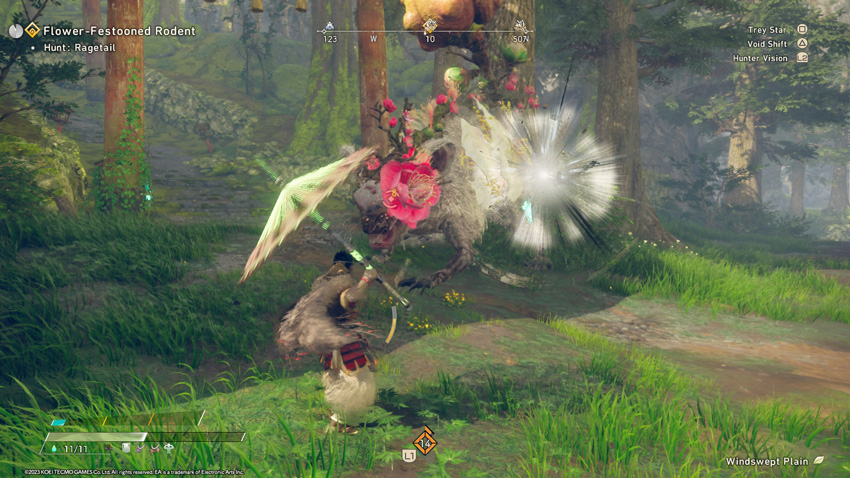The height and width of the screenshot is (478, 850).
Task: Select the orange diamond item slot showing 14
Action: pyautogui.click(x=425, y=442)
